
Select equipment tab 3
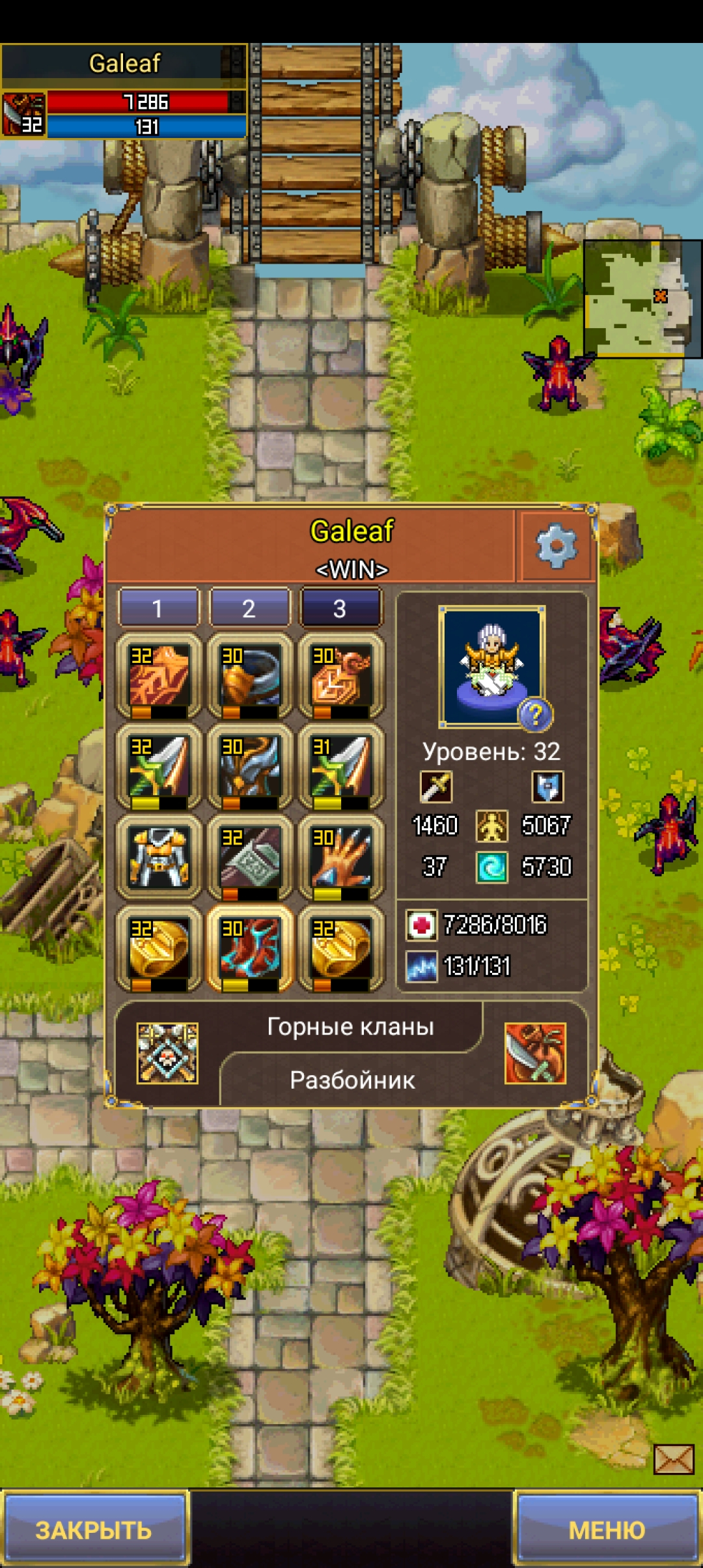(340, 608)
